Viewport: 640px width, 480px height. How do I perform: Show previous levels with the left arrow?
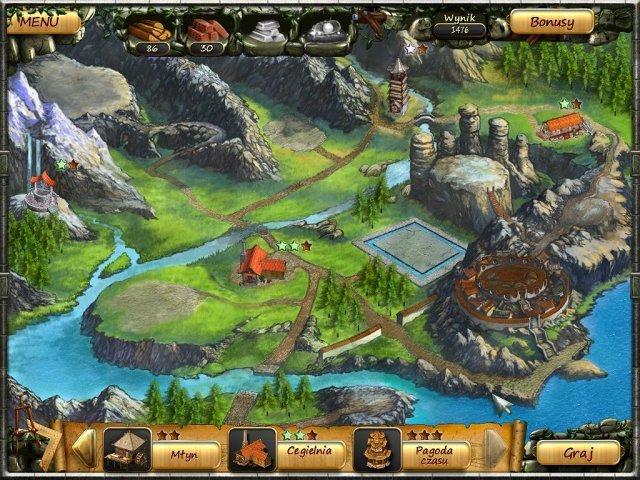[x=86, y=449]
